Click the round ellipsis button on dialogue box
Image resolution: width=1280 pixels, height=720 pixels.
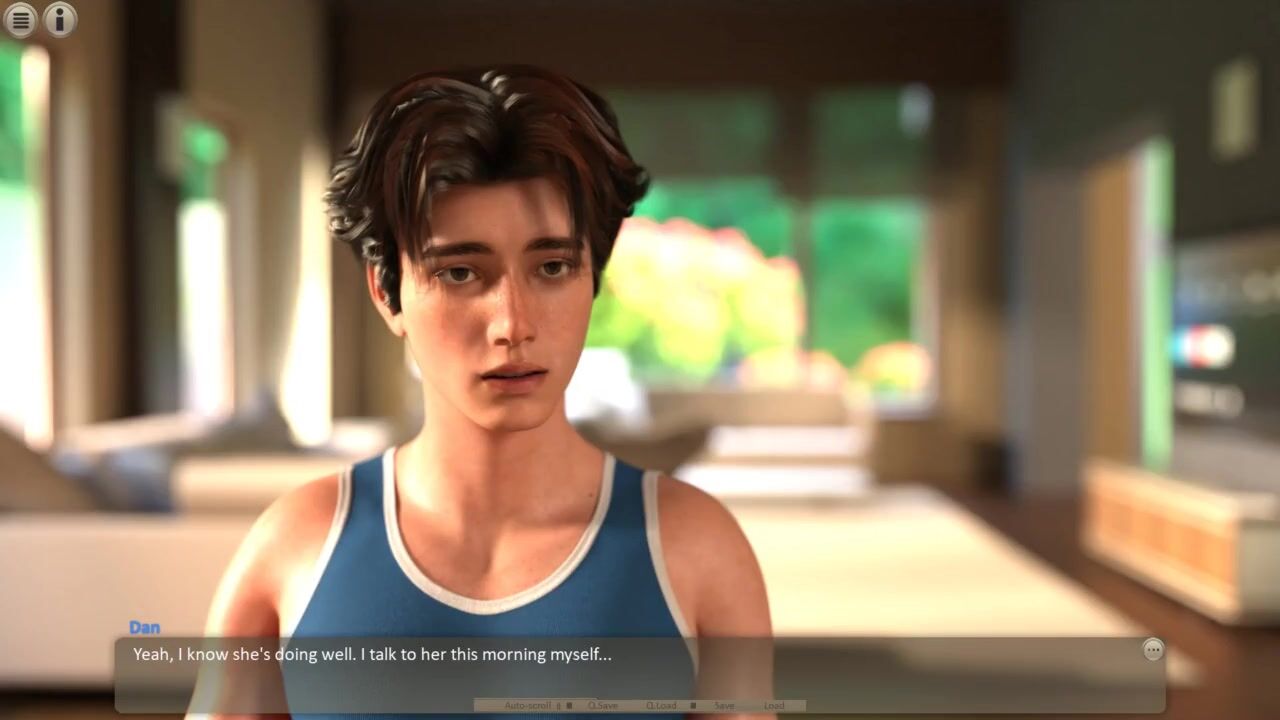pos(1153,650)
